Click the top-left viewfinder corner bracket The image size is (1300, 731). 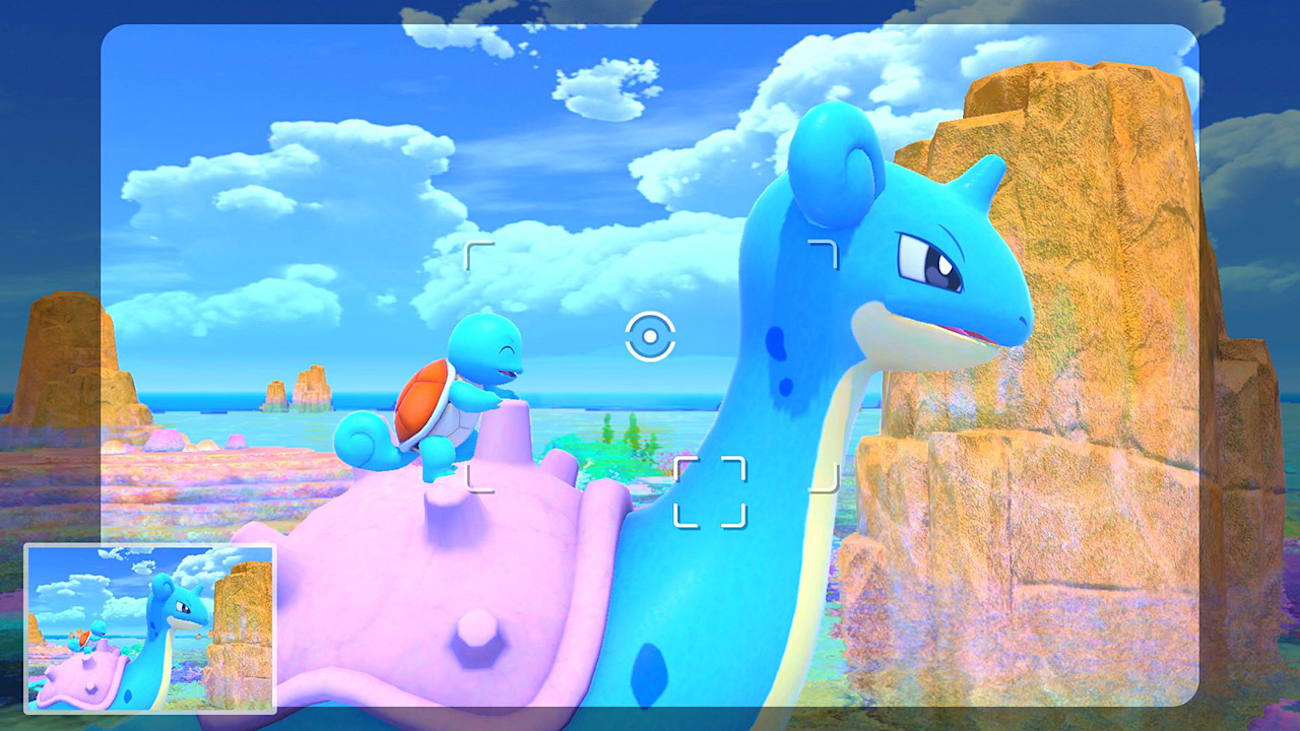point(478,252)
